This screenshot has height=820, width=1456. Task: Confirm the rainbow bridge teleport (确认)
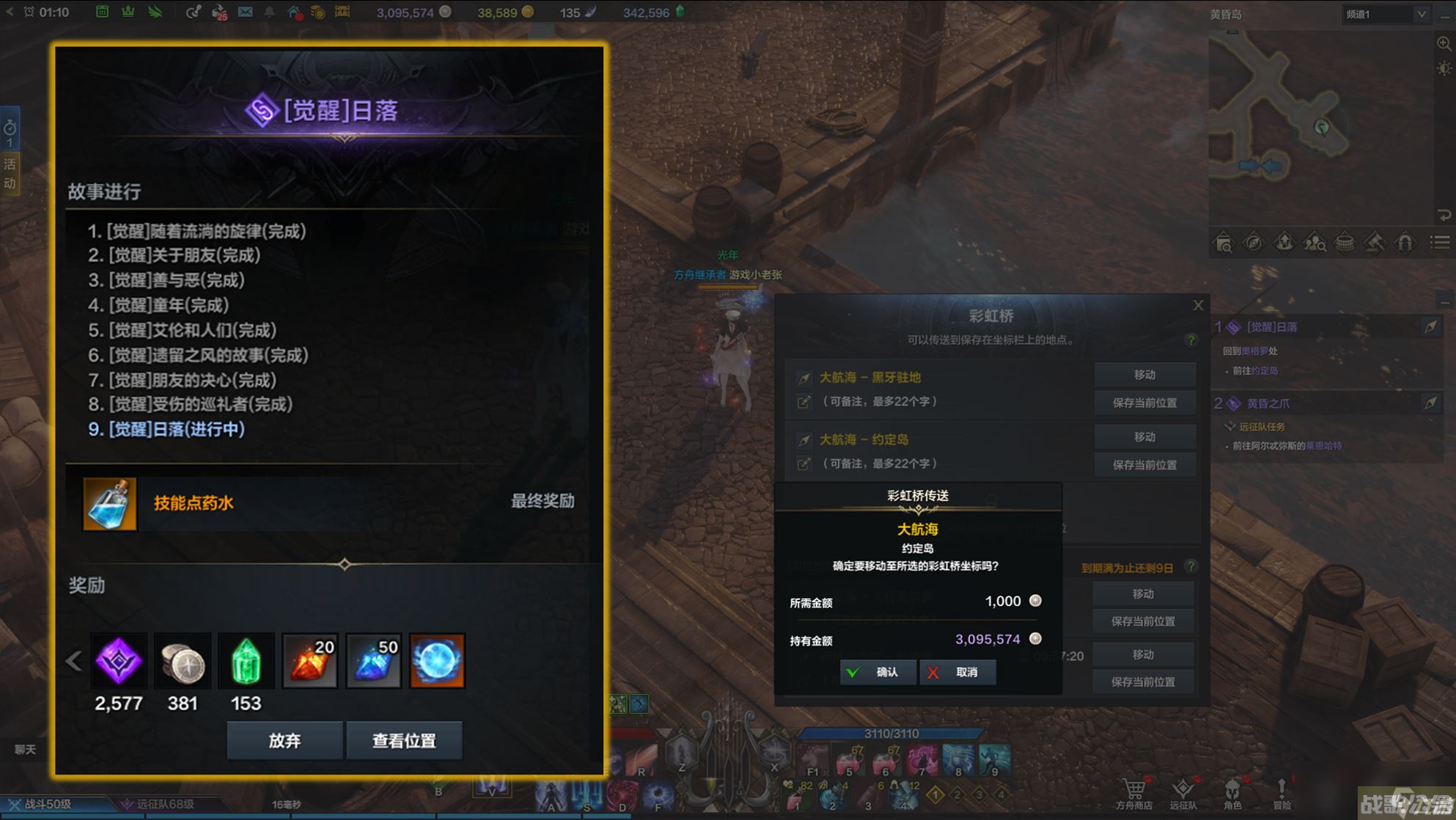pos(878,672)
